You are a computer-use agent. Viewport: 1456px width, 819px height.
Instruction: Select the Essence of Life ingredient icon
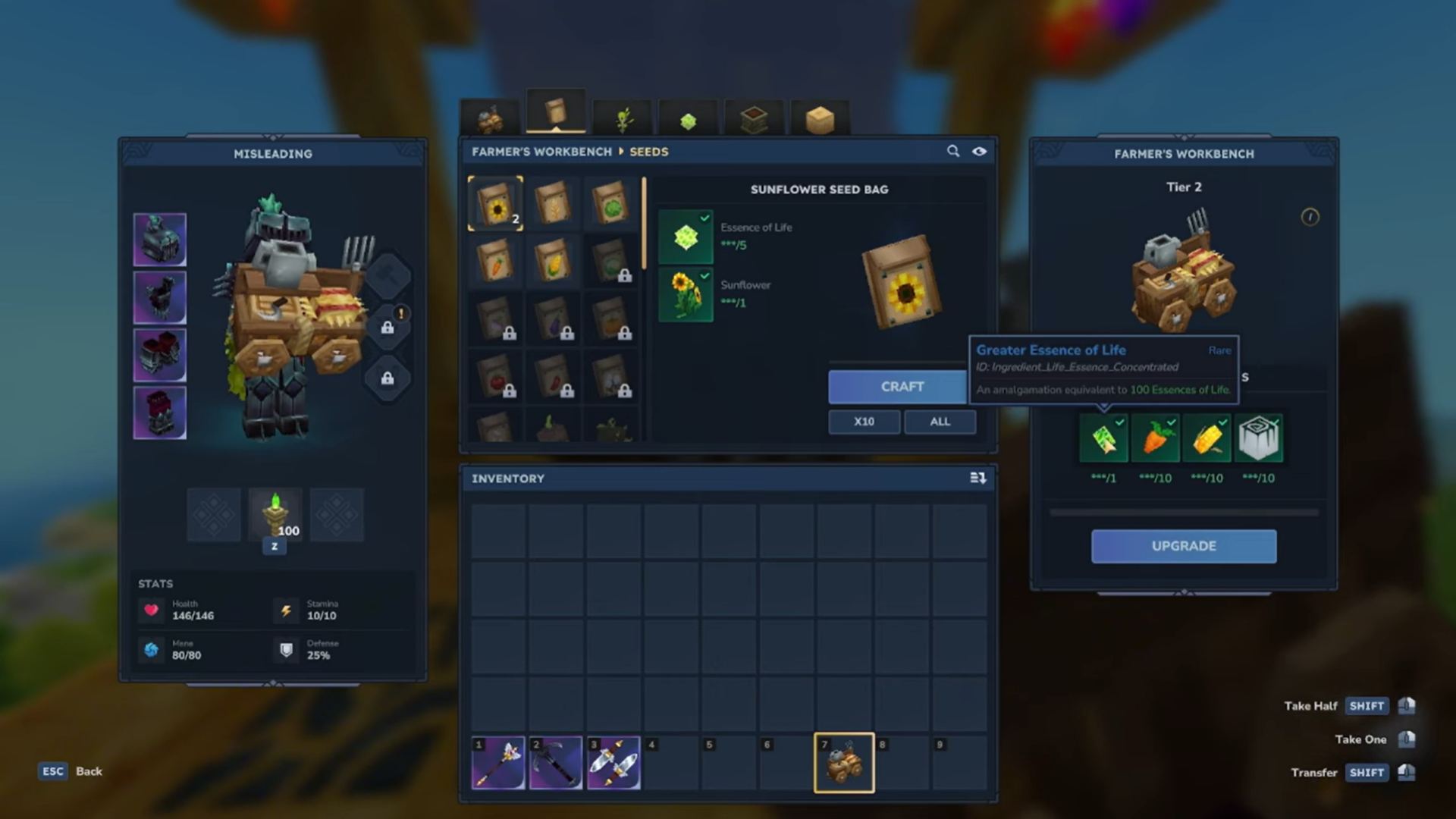click(685, 236)
